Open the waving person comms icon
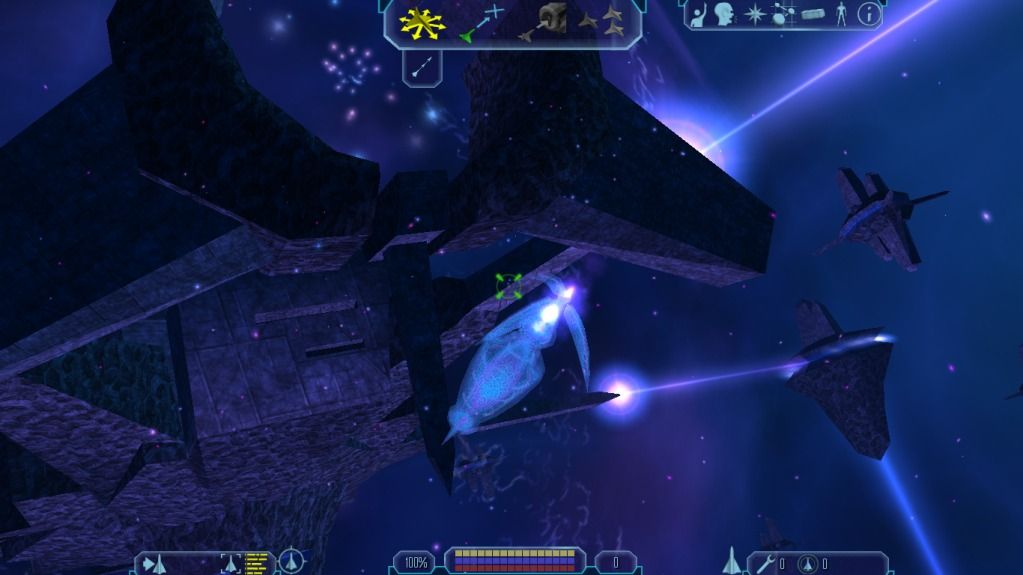The width and height of the screenshot is (1023, 575). pos(700,15)
